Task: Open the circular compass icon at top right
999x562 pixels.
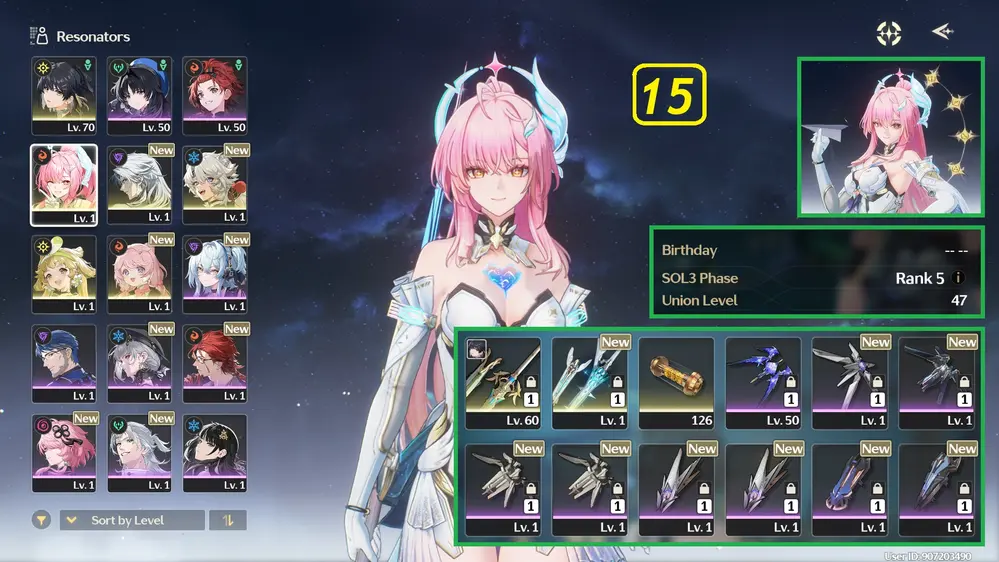Action: [x=889, y=33]
